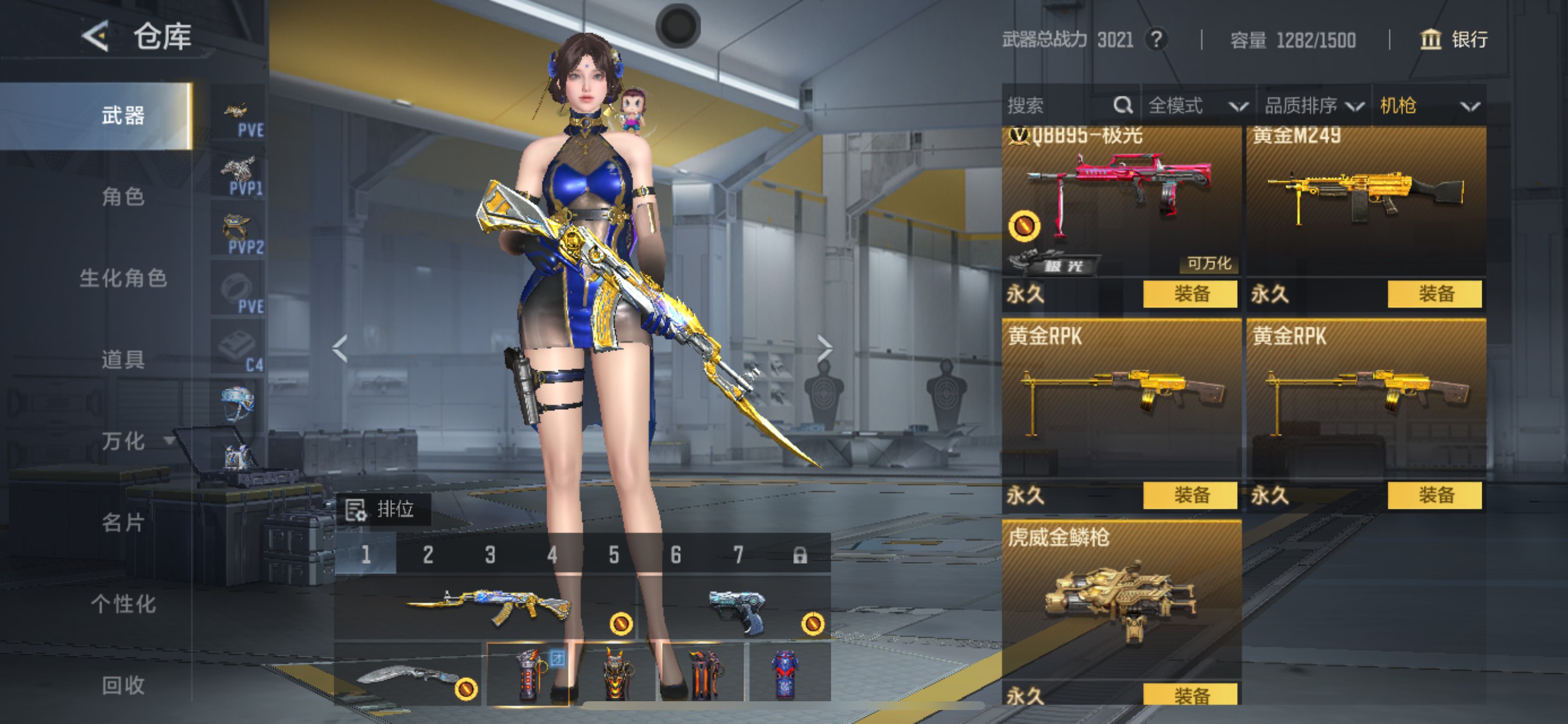Open the 名片 section
The image size is (1568, 724).
click(123, 523)
